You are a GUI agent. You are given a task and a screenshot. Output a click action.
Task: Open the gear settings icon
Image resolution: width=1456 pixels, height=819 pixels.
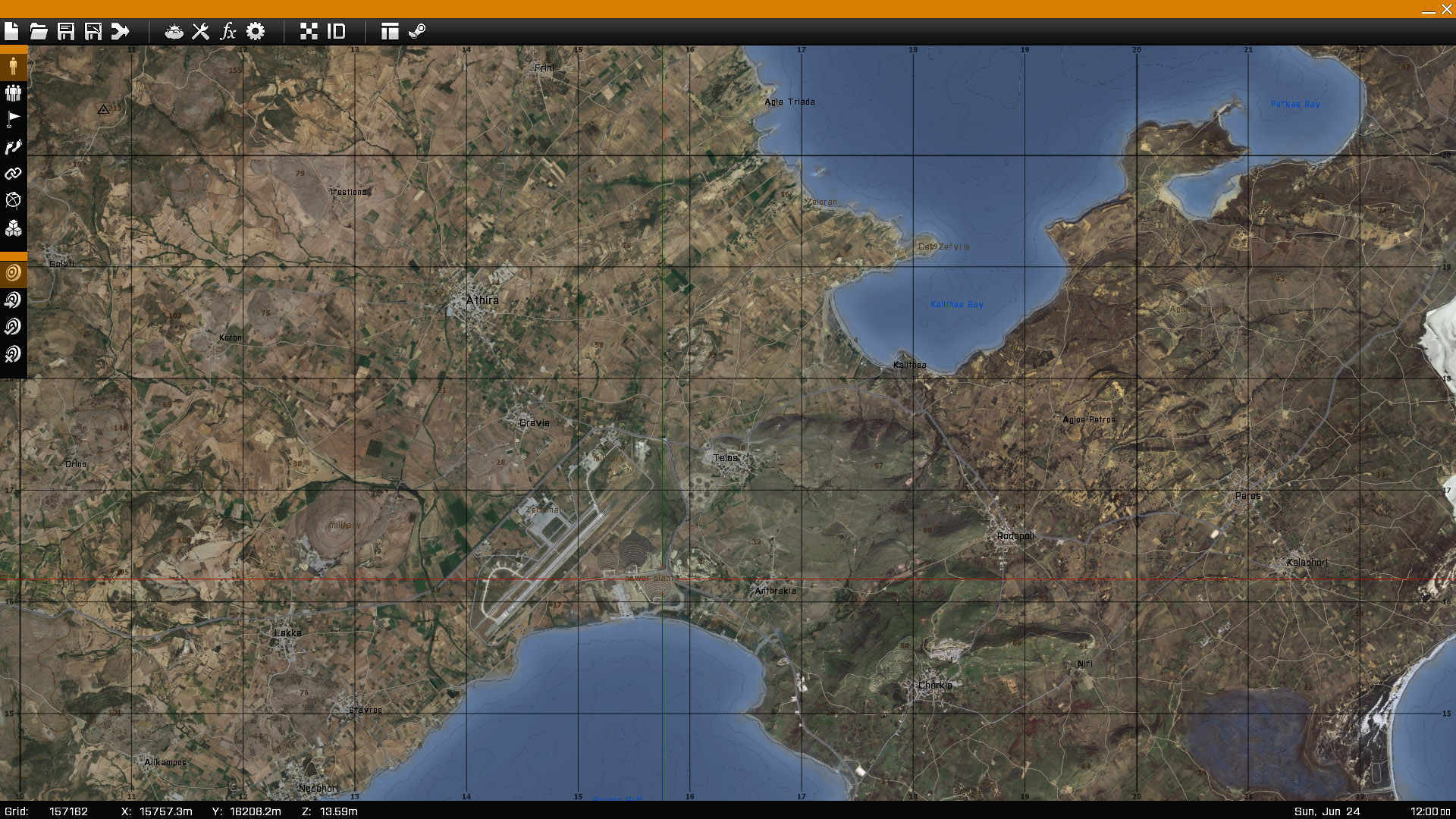(256, 31)
